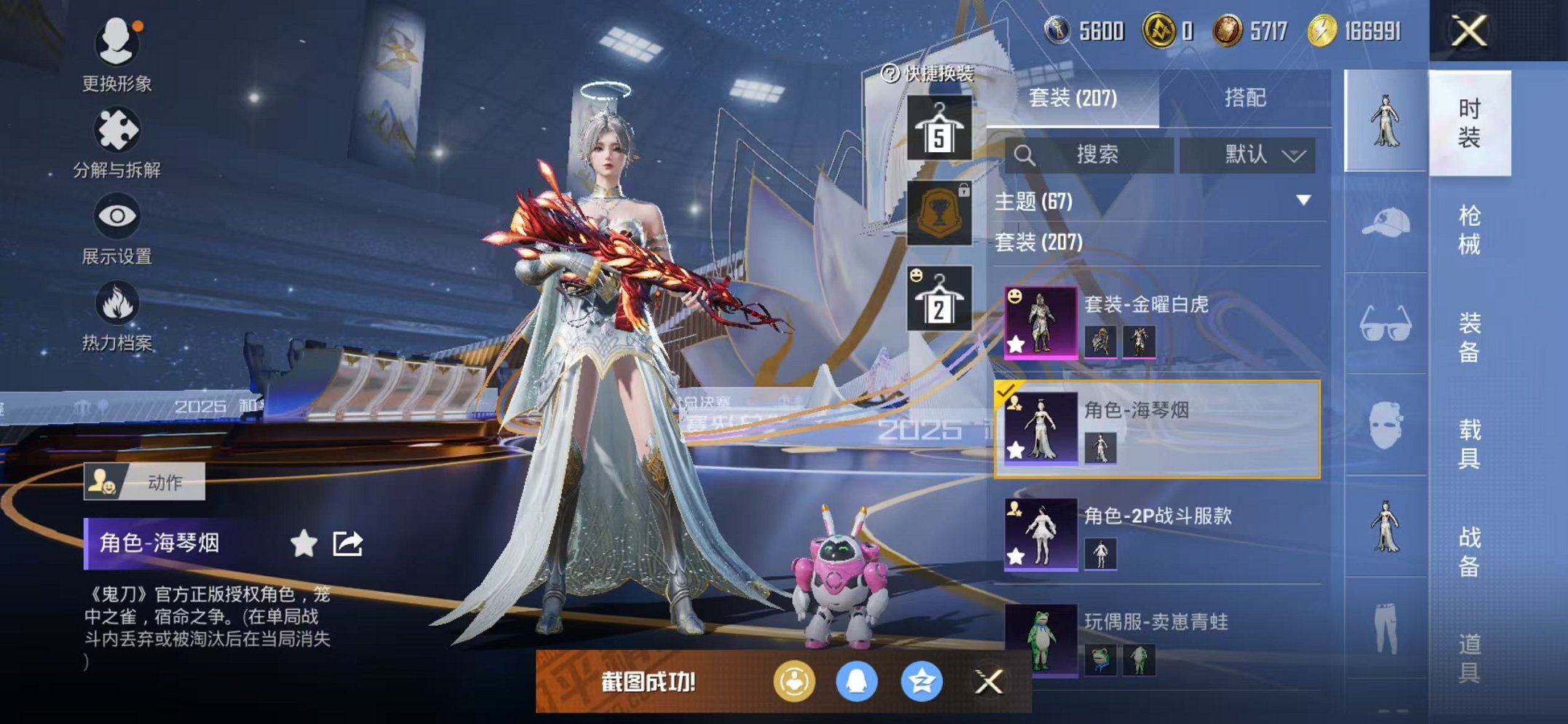This screenshot has height=724, width=1568.
Task: Select the 玩偶服-卖崽青蛙 costume
Action: pos(1159,640)
